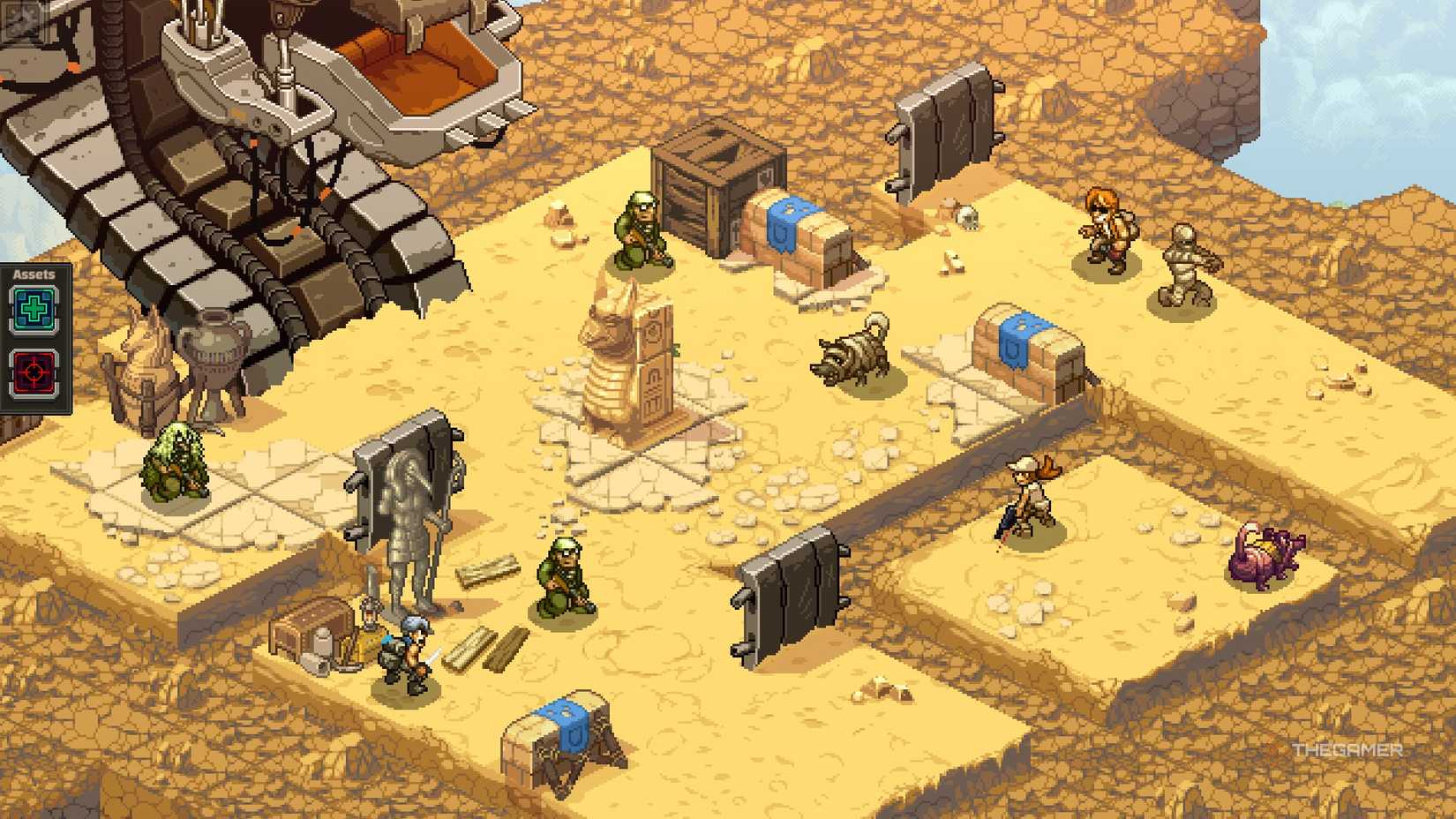1456x819 pixels.
Task: Click the sarcophagus leaning against the door
Action: (x=410, y=512)
